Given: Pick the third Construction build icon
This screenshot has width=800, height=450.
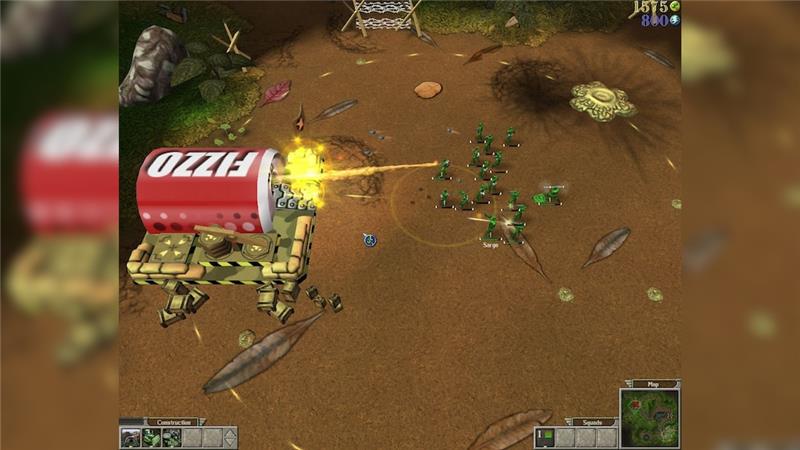Looking at the screenshot, I should pos(170,438).
